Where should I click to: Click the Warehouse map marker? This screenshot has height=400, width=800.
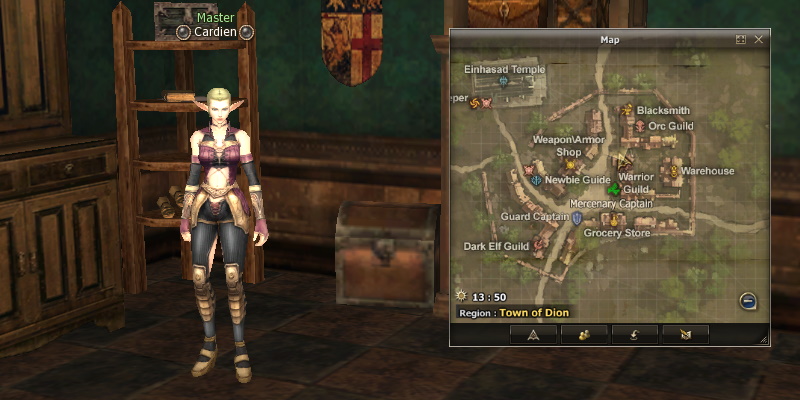click(x=674, y=171)
